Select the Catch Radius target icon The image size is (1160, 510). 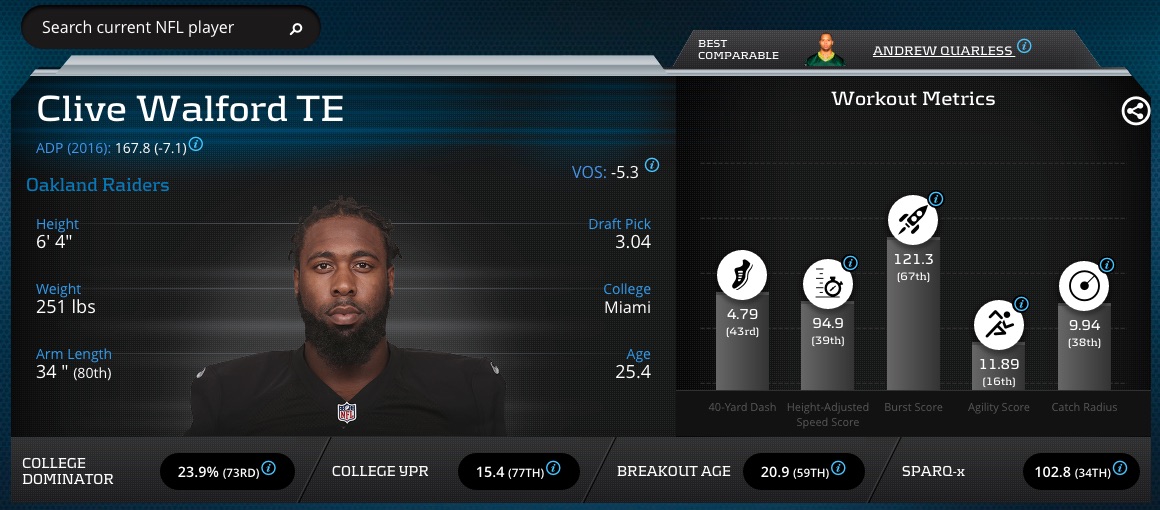pos(1084,286)
